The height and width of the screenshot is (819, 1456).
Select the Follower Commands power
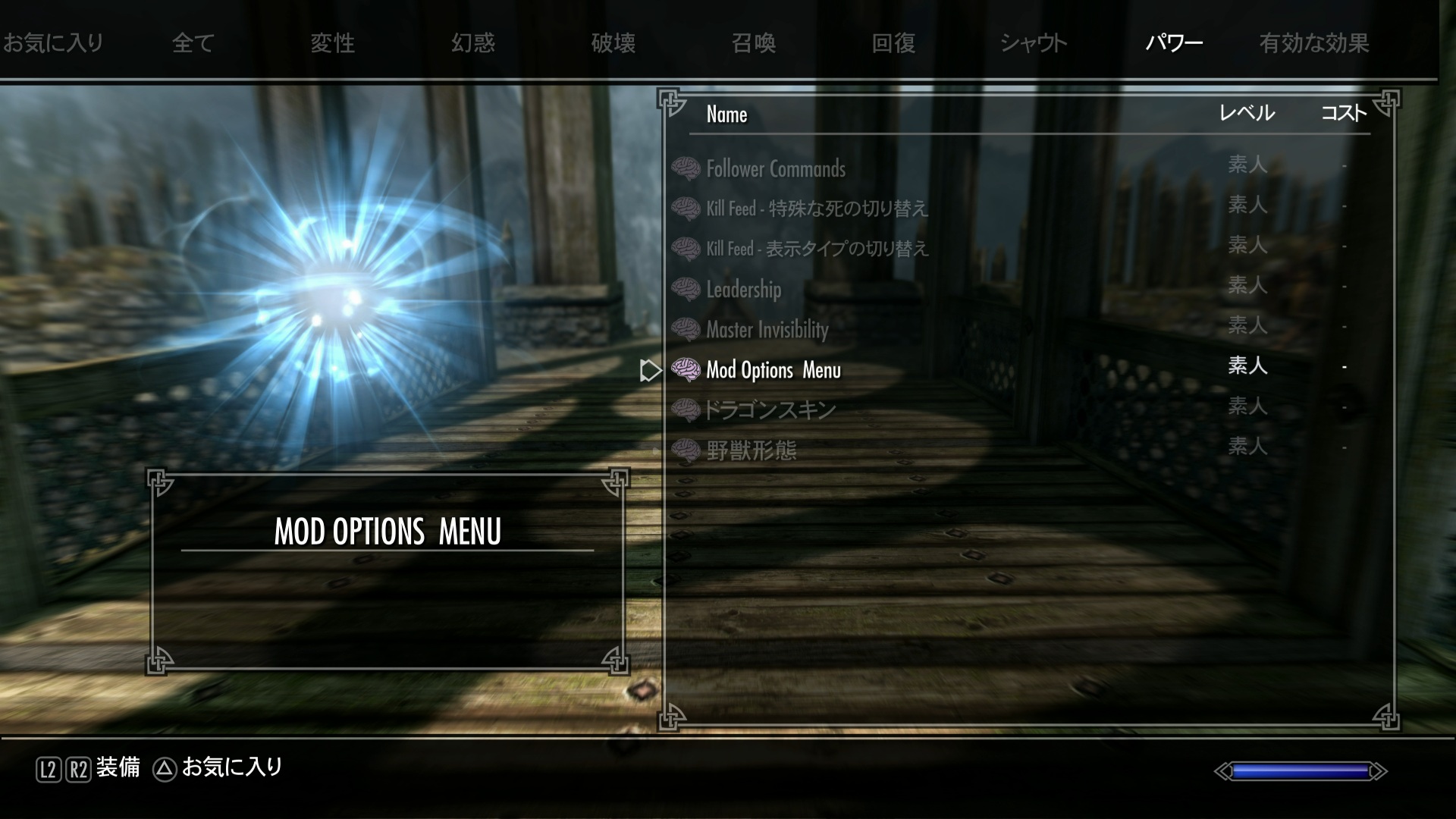coord(775,168)
